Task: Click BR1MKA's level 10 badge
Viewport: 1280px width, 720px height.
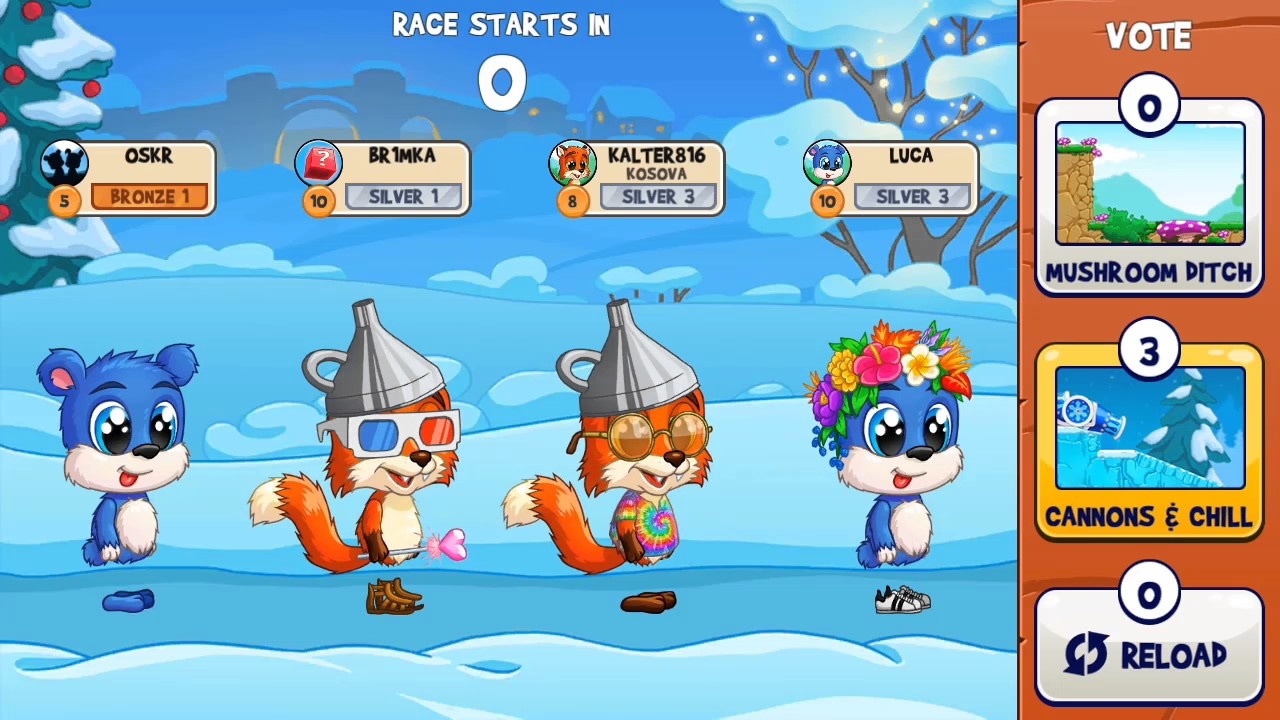Action: (318, 201)
